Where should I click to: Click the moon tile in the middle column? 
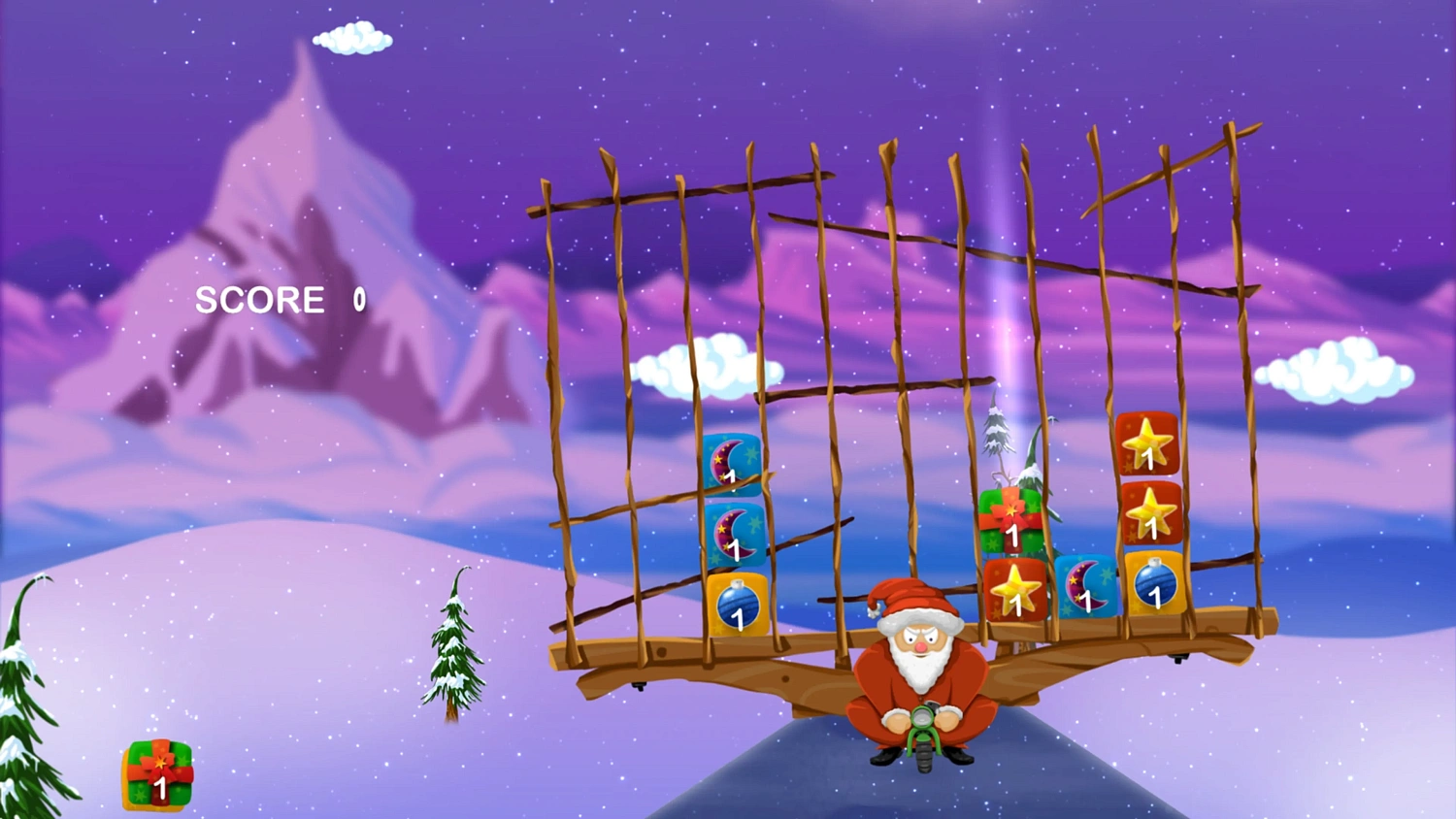(1086, 589)
